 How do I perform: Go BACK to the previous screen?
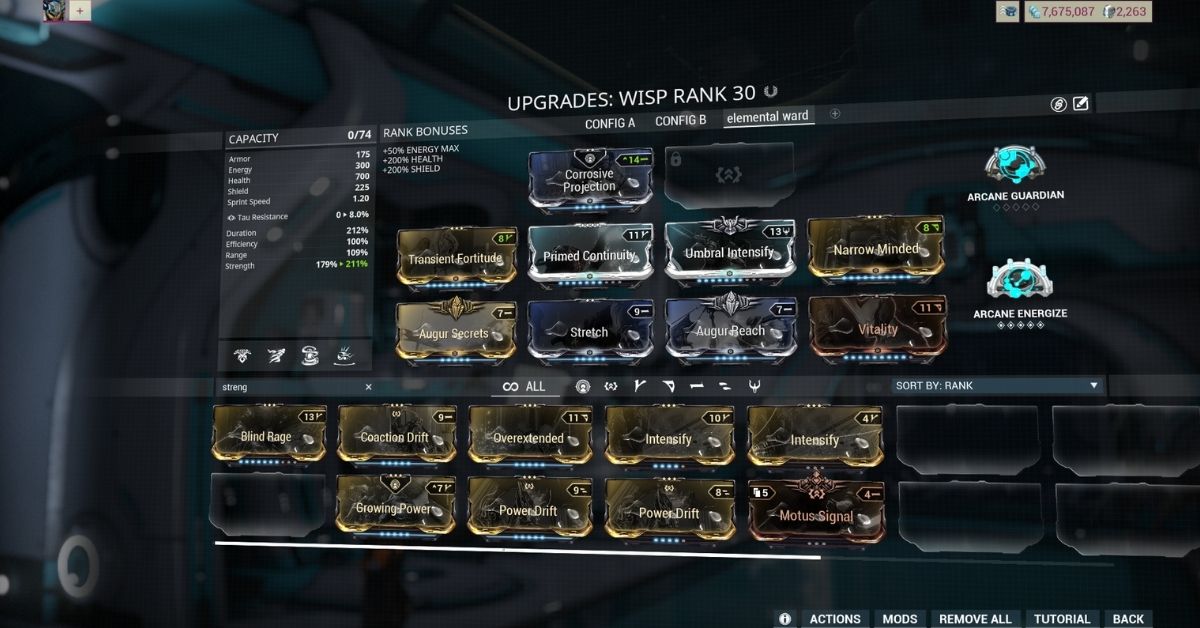(x=1128, y=619)
